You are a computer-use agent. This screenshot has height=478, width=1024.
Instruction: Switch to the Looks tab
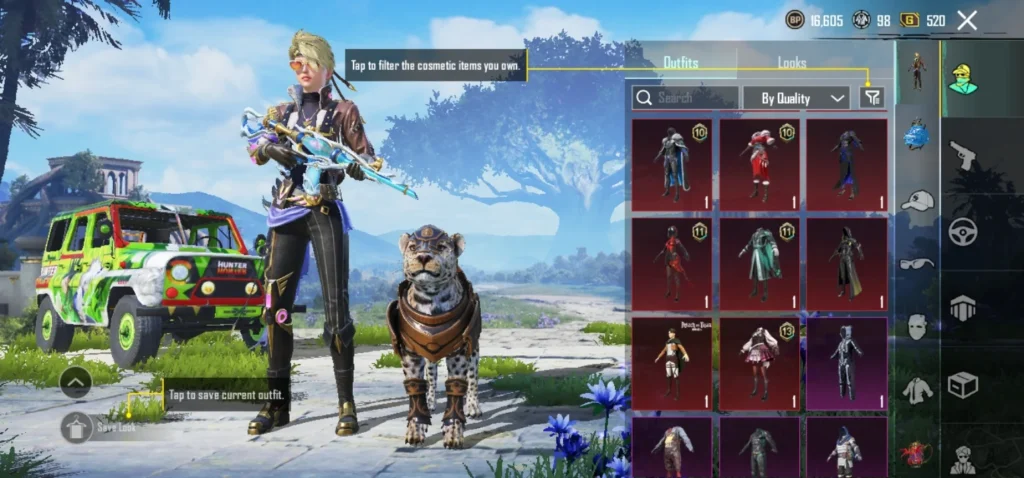click(x=792, y=62)
